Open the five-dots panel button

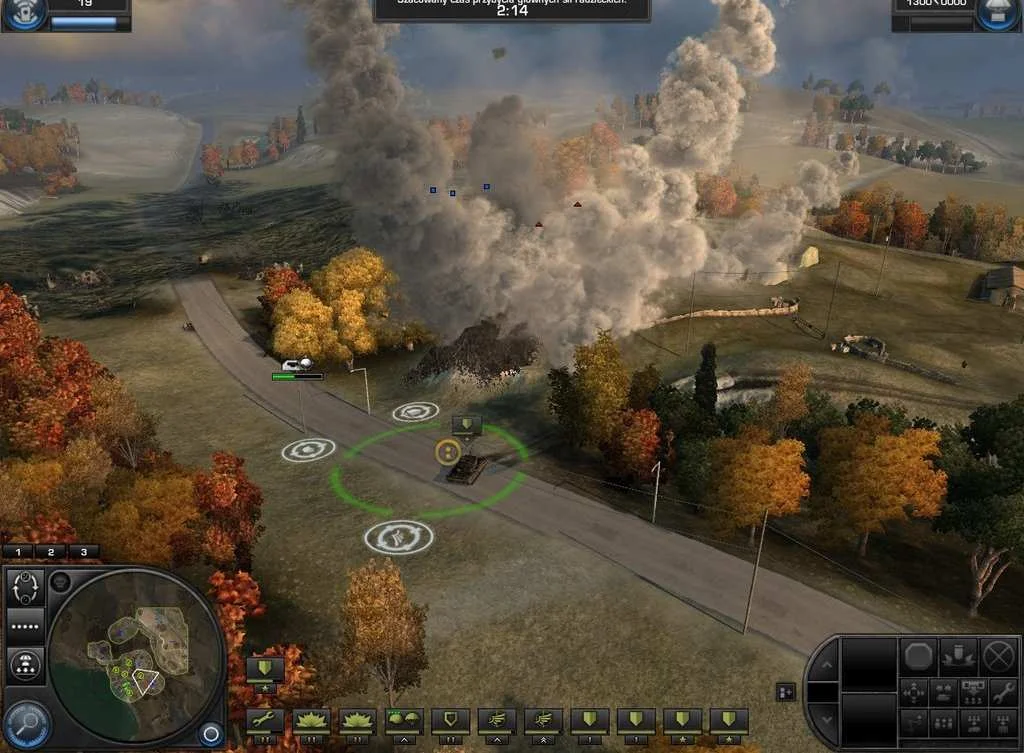[x=26, y=627]
